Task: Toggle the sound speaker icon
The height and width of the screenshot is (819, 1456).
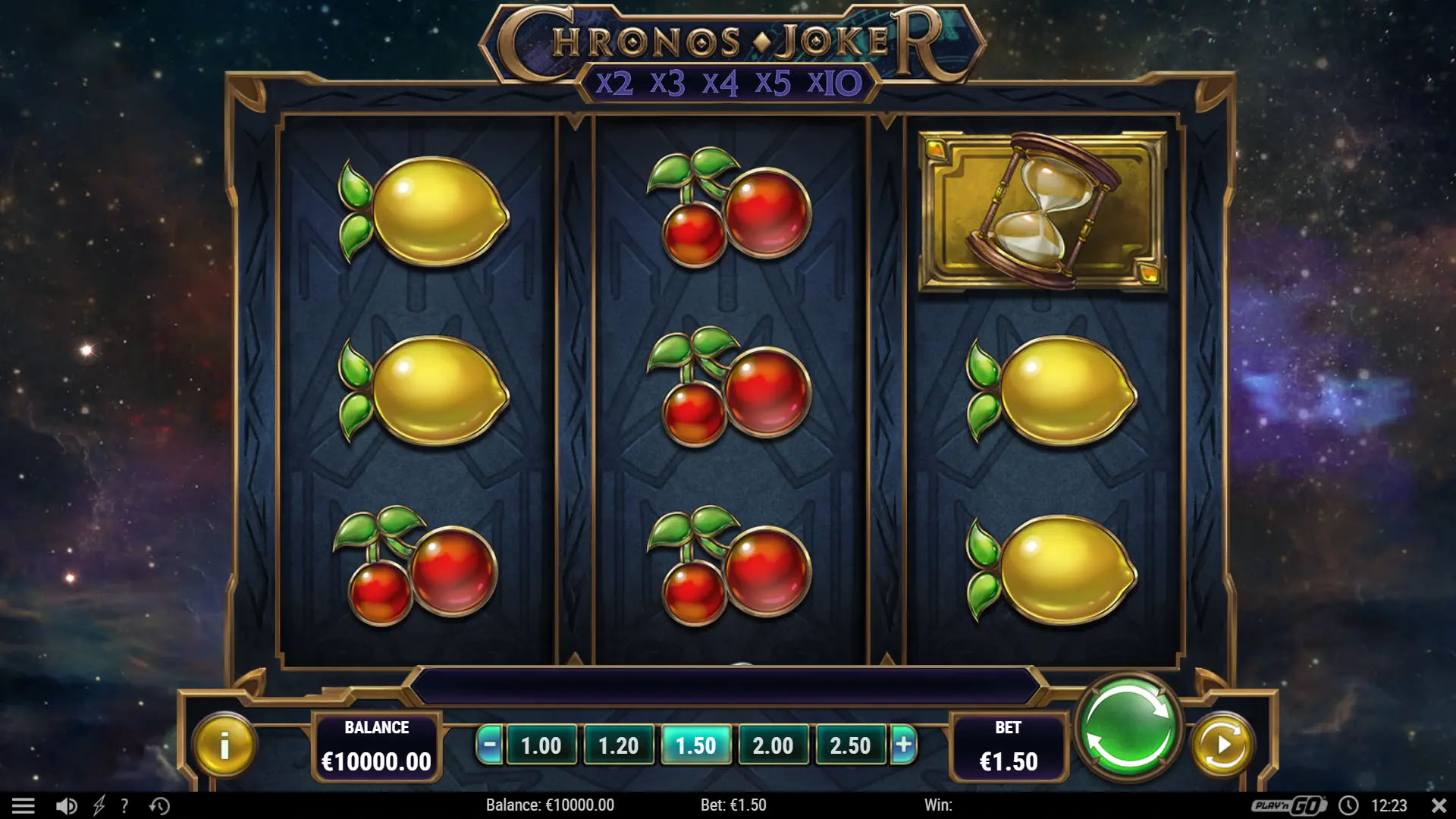Action: [66, 805]
